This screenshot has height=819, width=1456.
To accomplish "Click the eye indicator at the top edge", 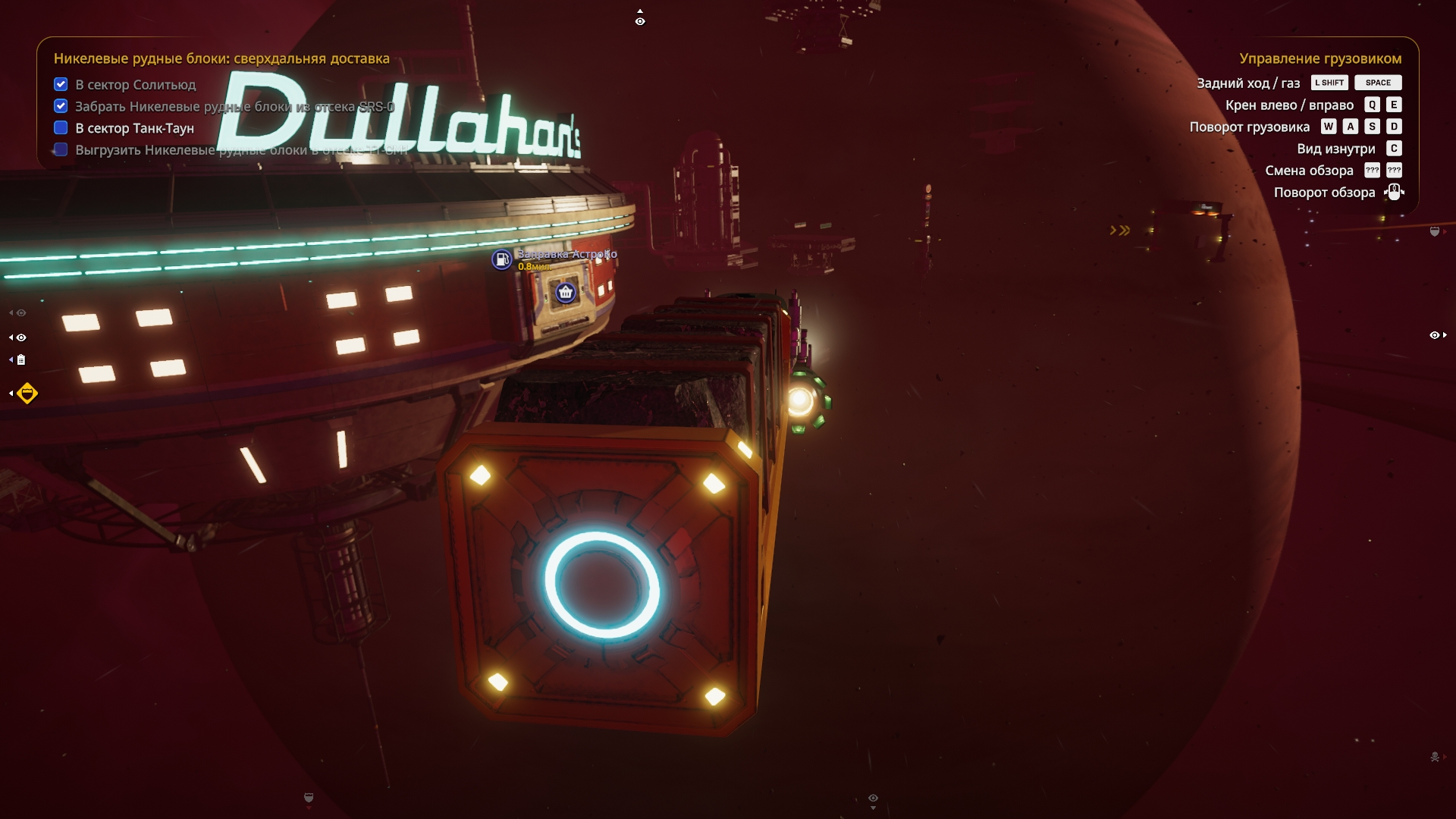I will [x=640, y=21].
